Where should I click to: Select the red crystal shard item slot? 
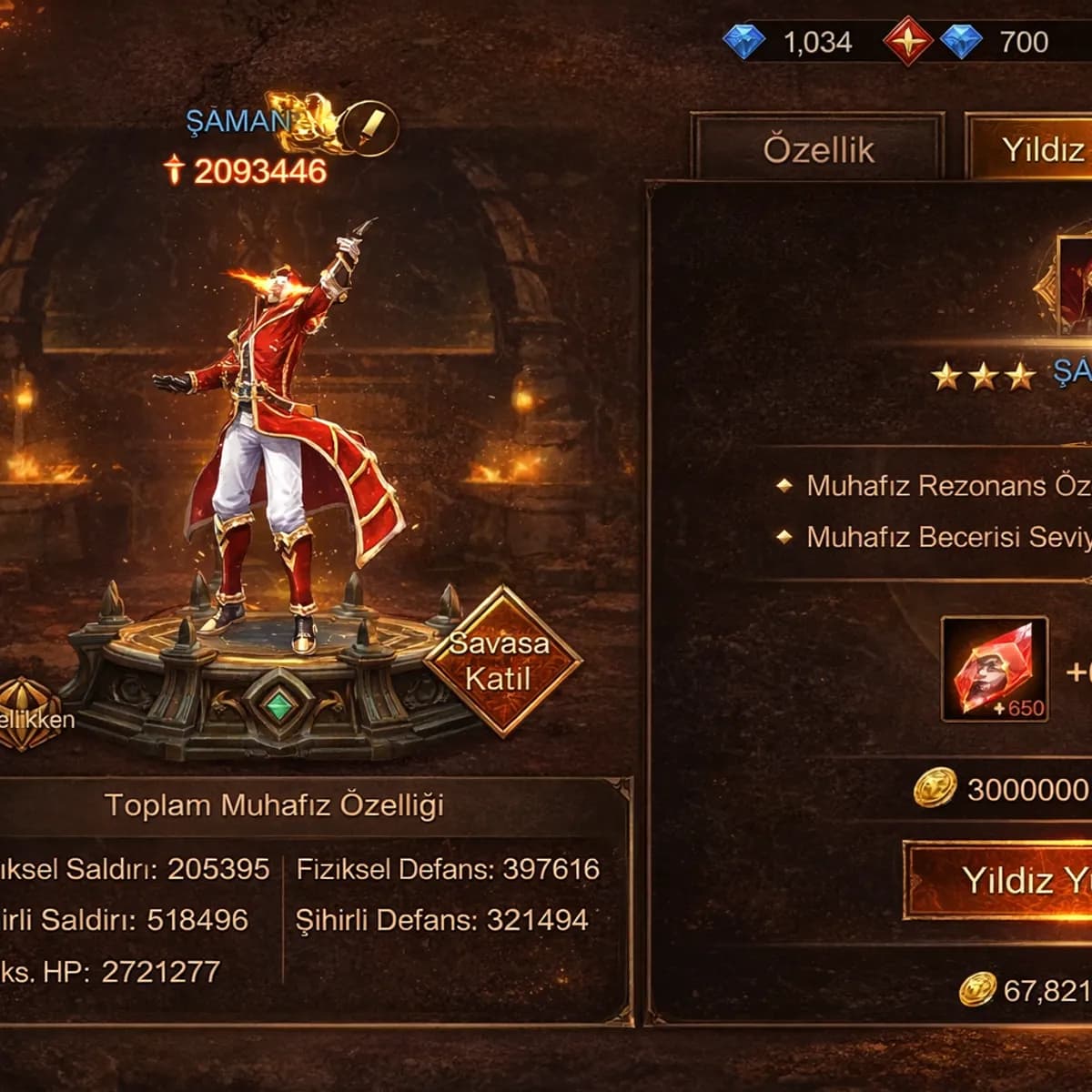click(x=994, y=669)
